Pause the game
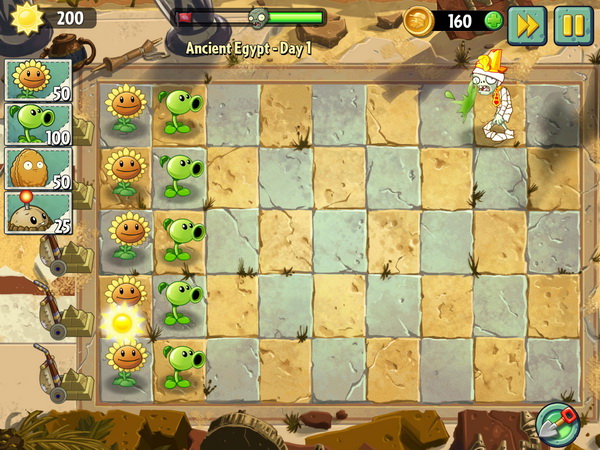Viewport: 600px width, 450px height. pyautogui.click(x=573, y=24)
